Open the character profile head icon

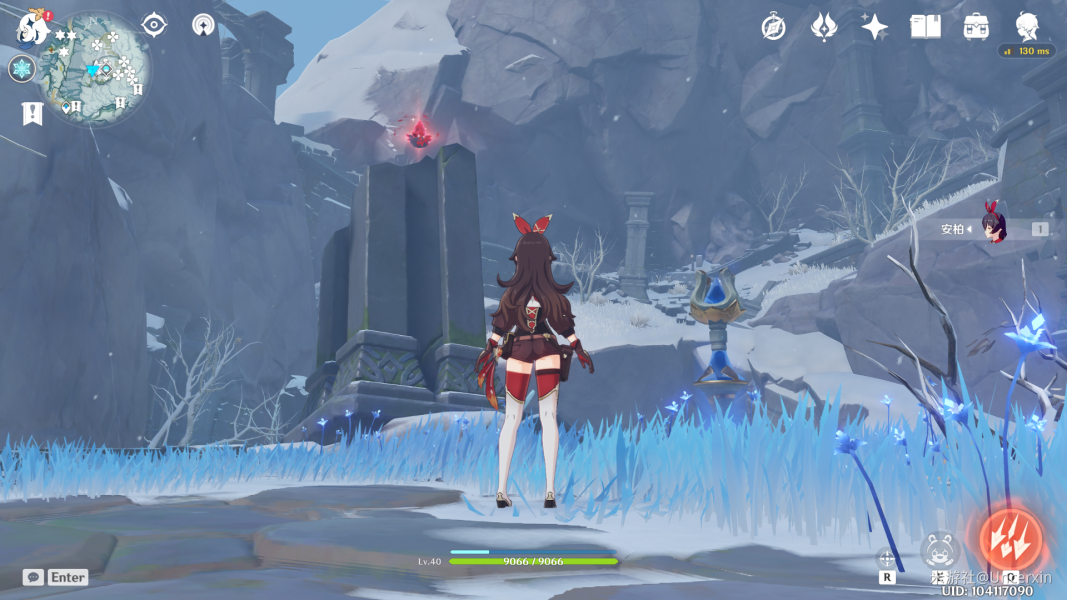pyautogui.click(x=1027, y=25)
